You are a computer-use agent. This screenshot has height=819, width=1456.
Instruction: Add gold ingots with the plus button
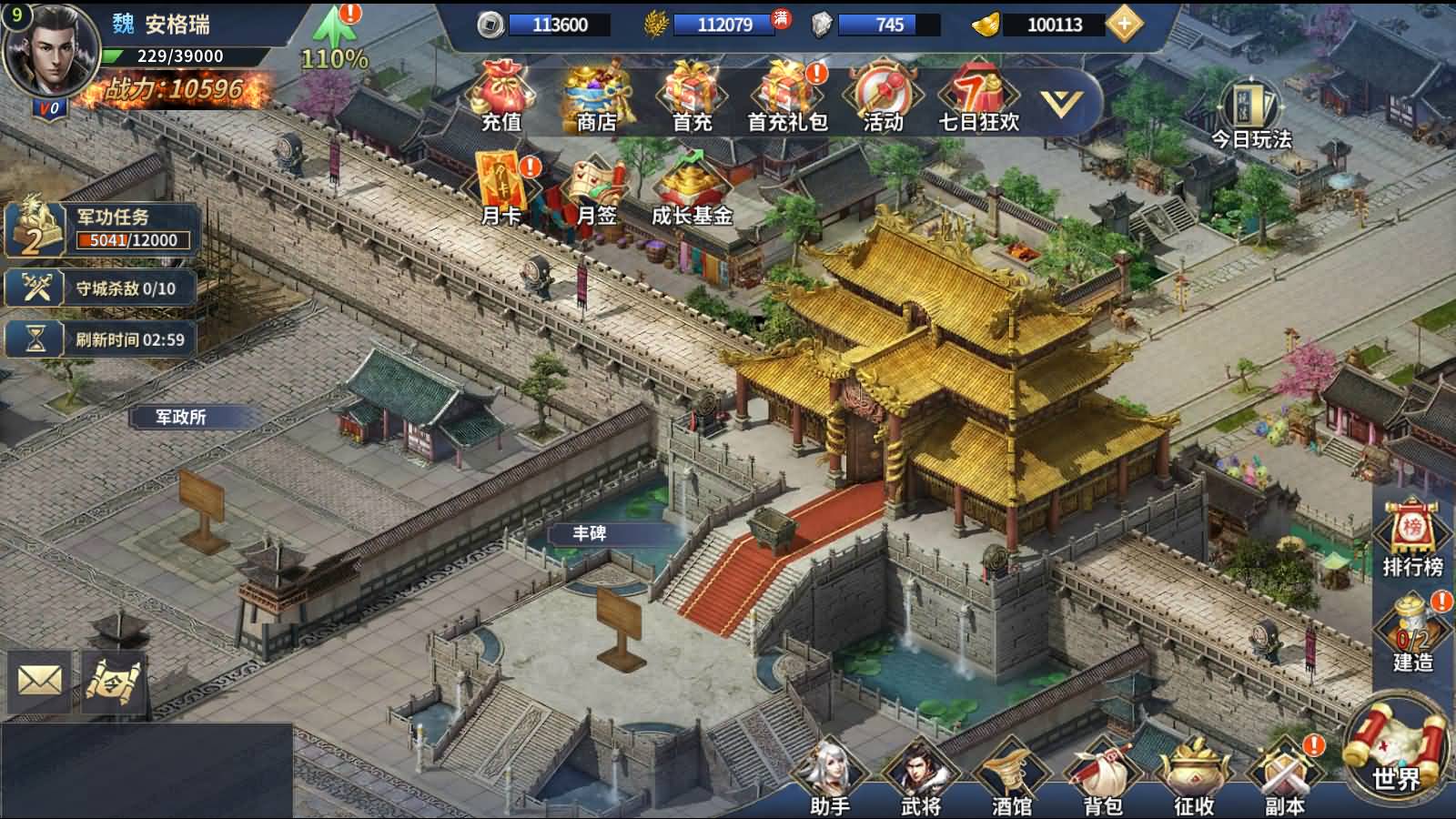[1125, 25]
